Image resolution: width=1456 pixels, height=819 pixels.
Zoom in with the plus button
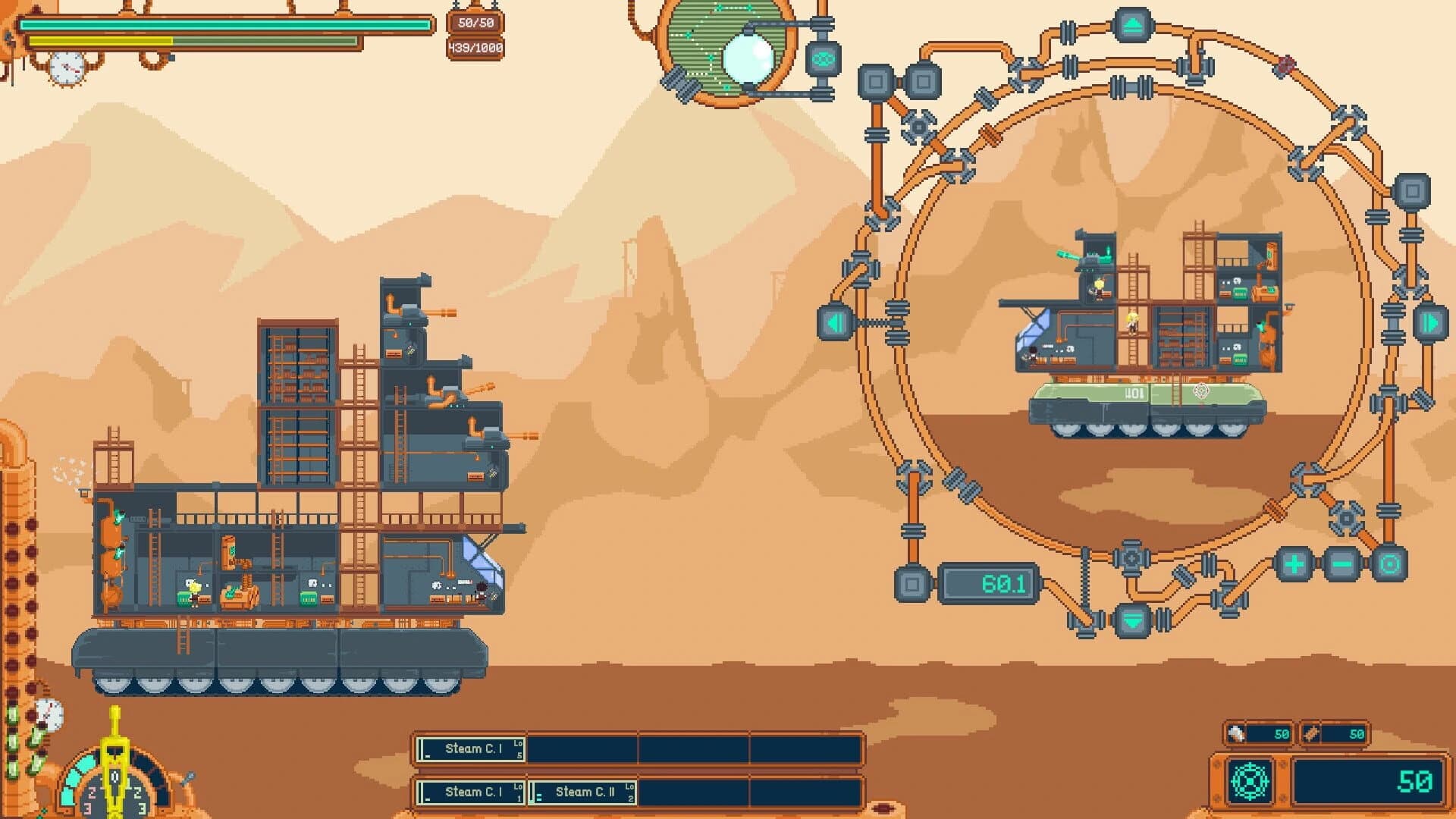click(1294, 564)
